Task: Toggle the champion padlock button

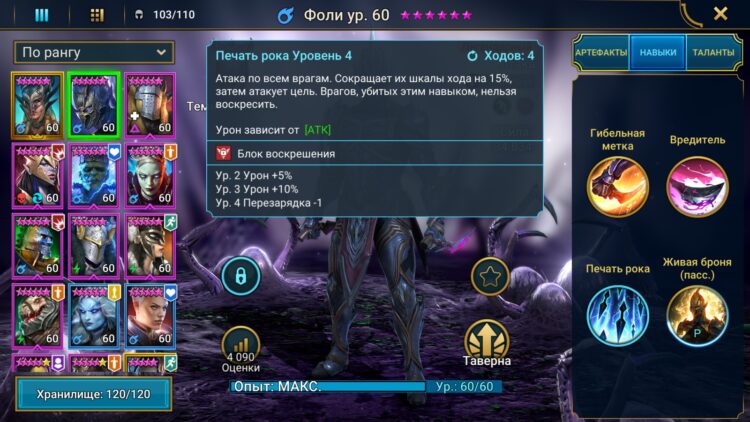Action: [x=241, y=275]
